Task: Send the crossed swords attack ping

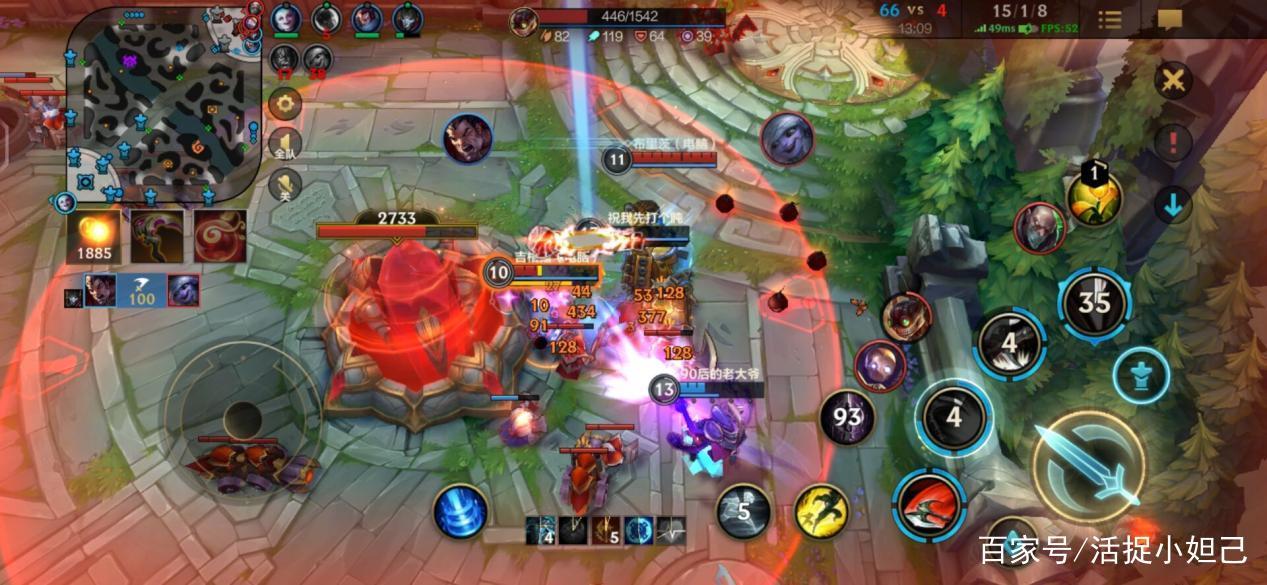Action: pyautogui.click(x=1173, y=81)
